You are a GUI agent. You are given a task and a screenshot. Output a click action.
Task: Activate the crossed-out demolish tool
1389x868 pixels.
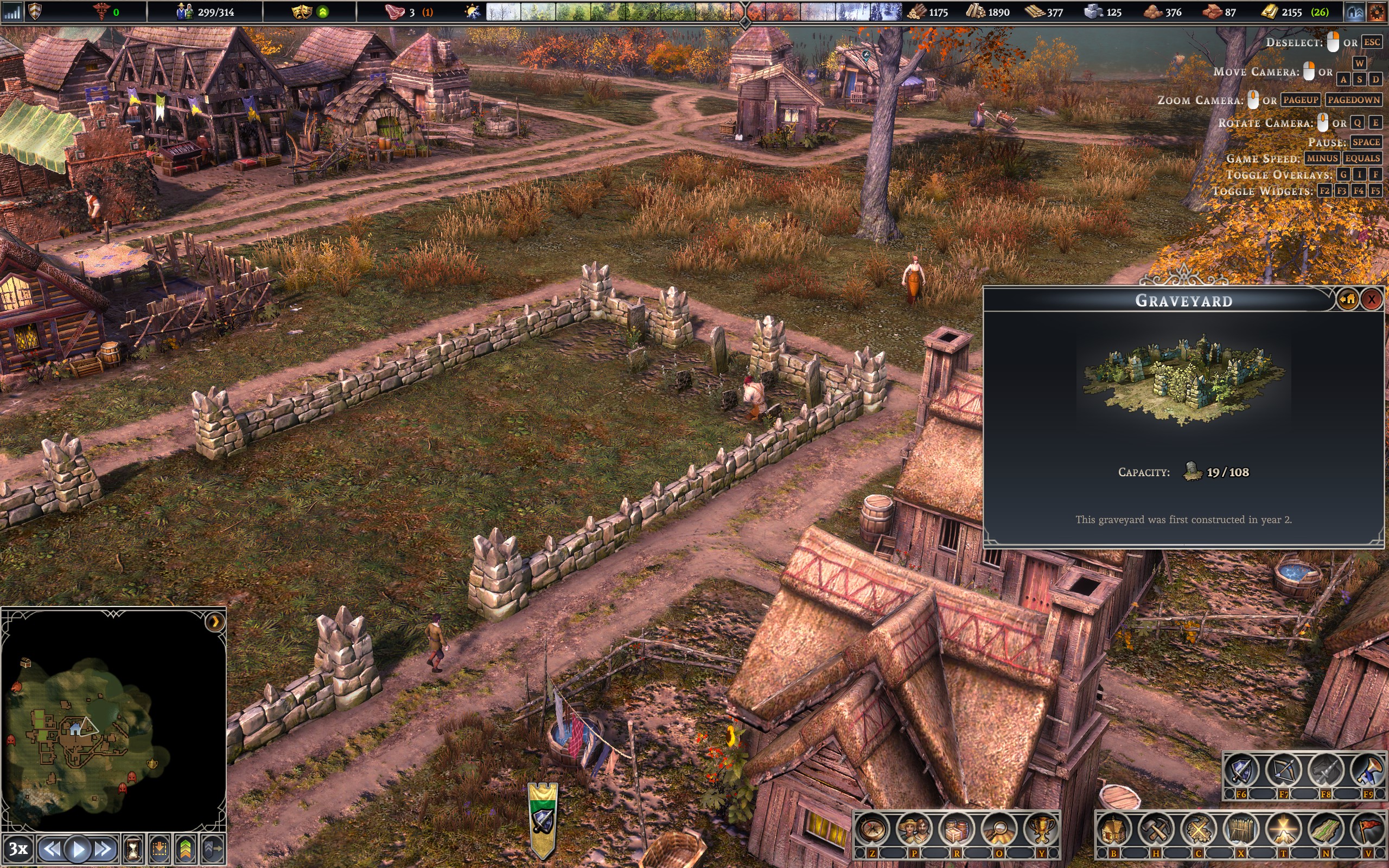1199,829
